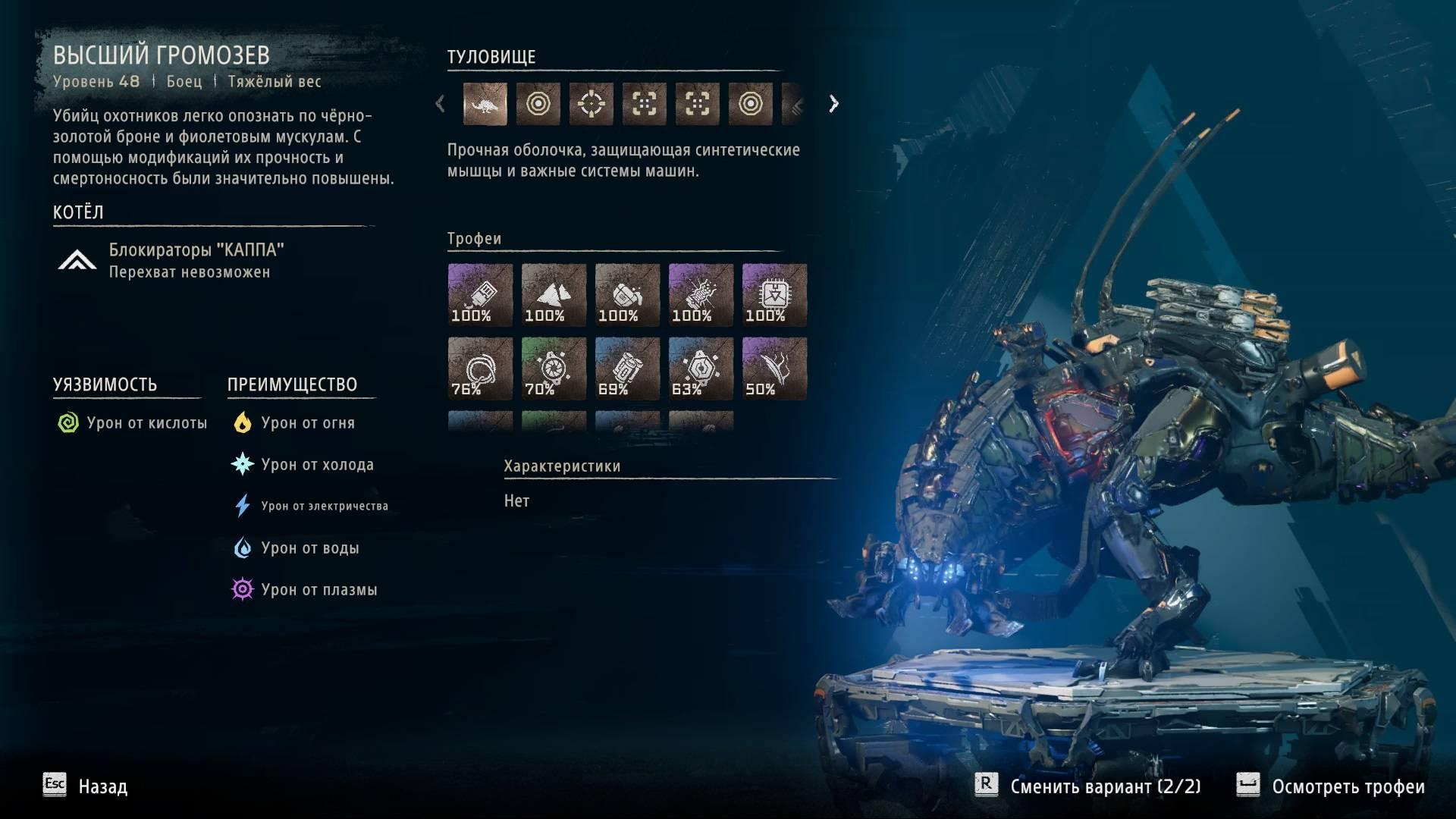Choose the crosshair target component icon
The width and height of the screenshot is (1456, 819).
(x=591, y=104)
